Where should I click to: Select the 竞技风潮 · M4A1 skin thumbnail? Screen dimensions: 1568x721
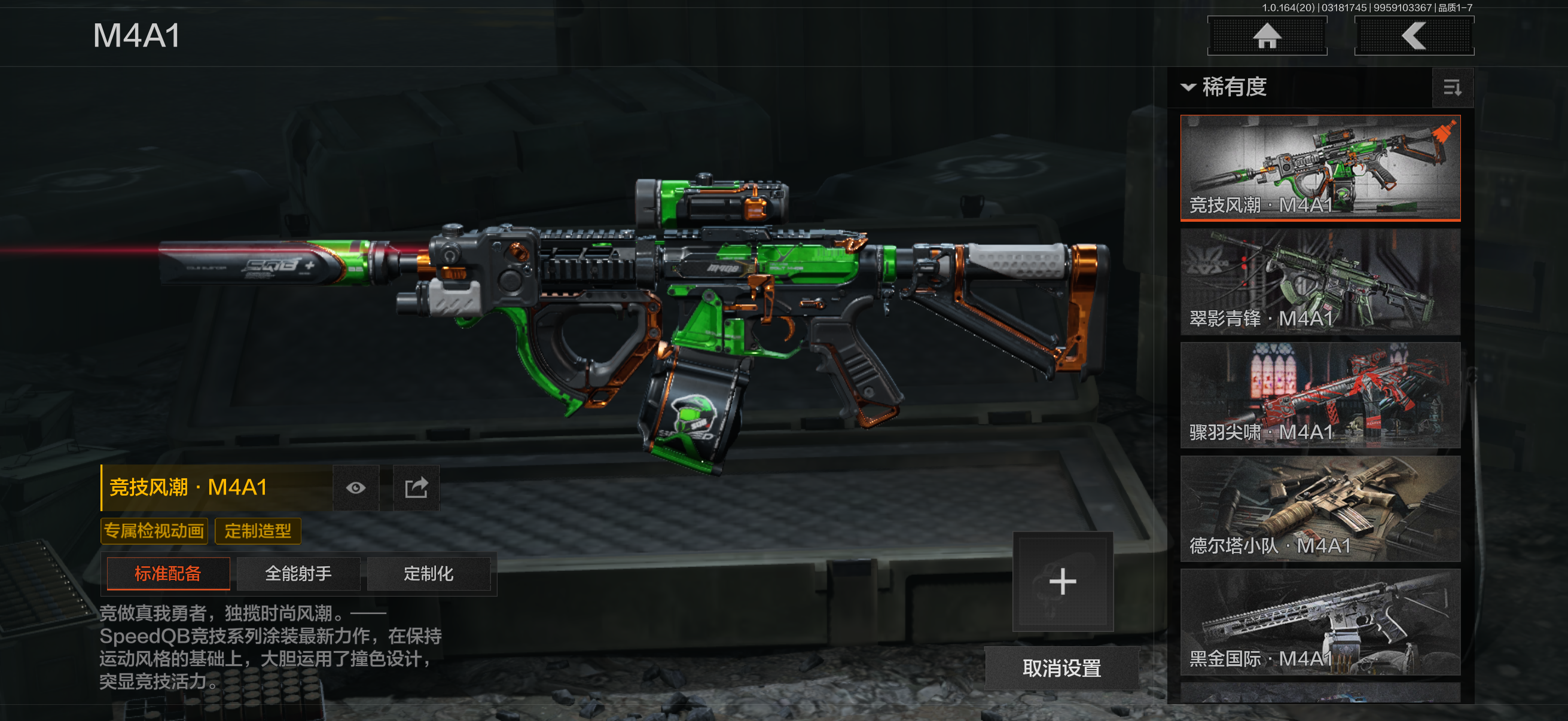[x=1320, y=167]
